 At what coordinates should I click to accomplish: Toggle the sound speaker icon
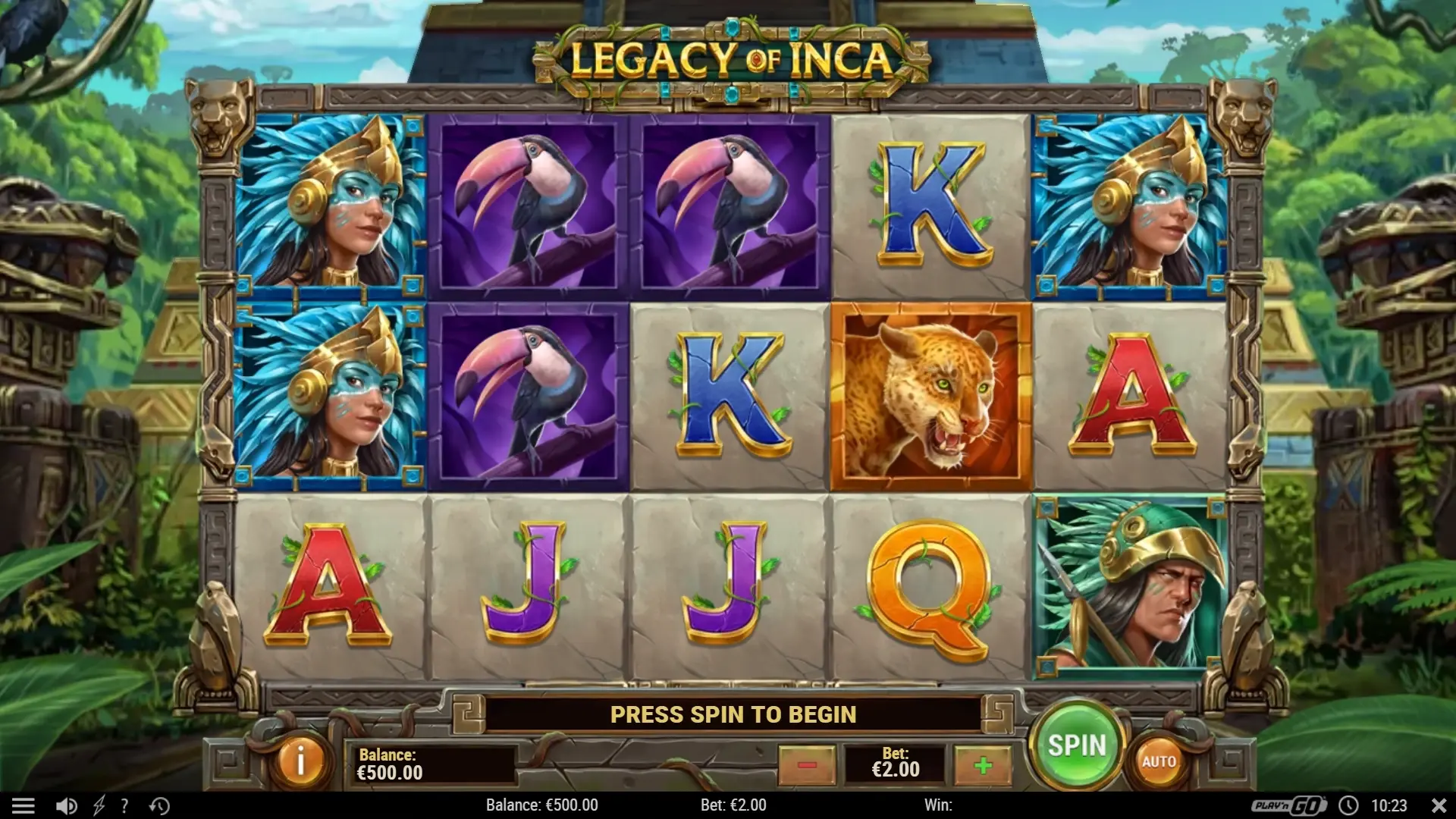pyautogui.click(x=67, y=805)
